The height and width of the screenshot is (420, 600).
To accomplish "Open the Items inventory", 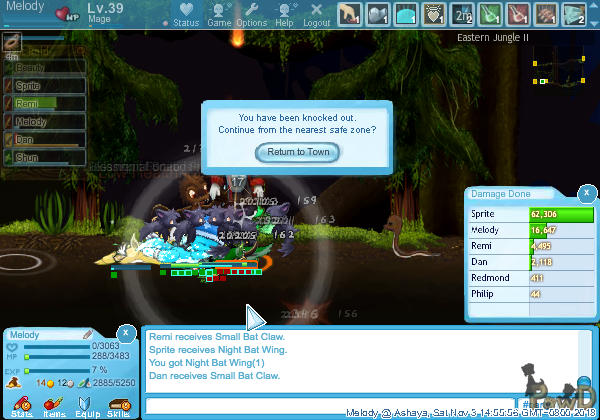I will [x=54, y=406].
